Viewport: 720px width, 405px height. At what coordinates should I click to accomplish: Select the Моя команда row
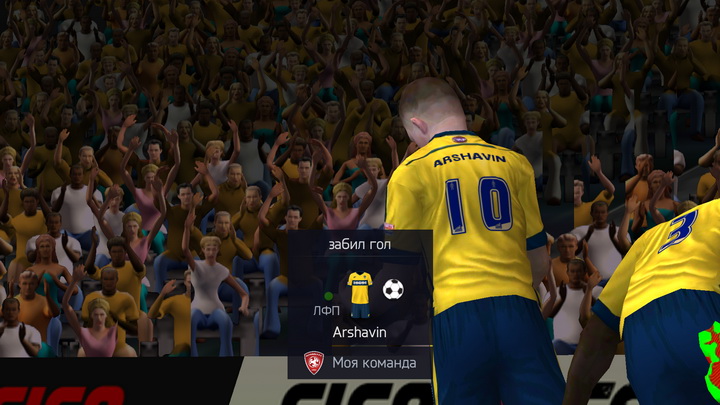pos(360,362)
